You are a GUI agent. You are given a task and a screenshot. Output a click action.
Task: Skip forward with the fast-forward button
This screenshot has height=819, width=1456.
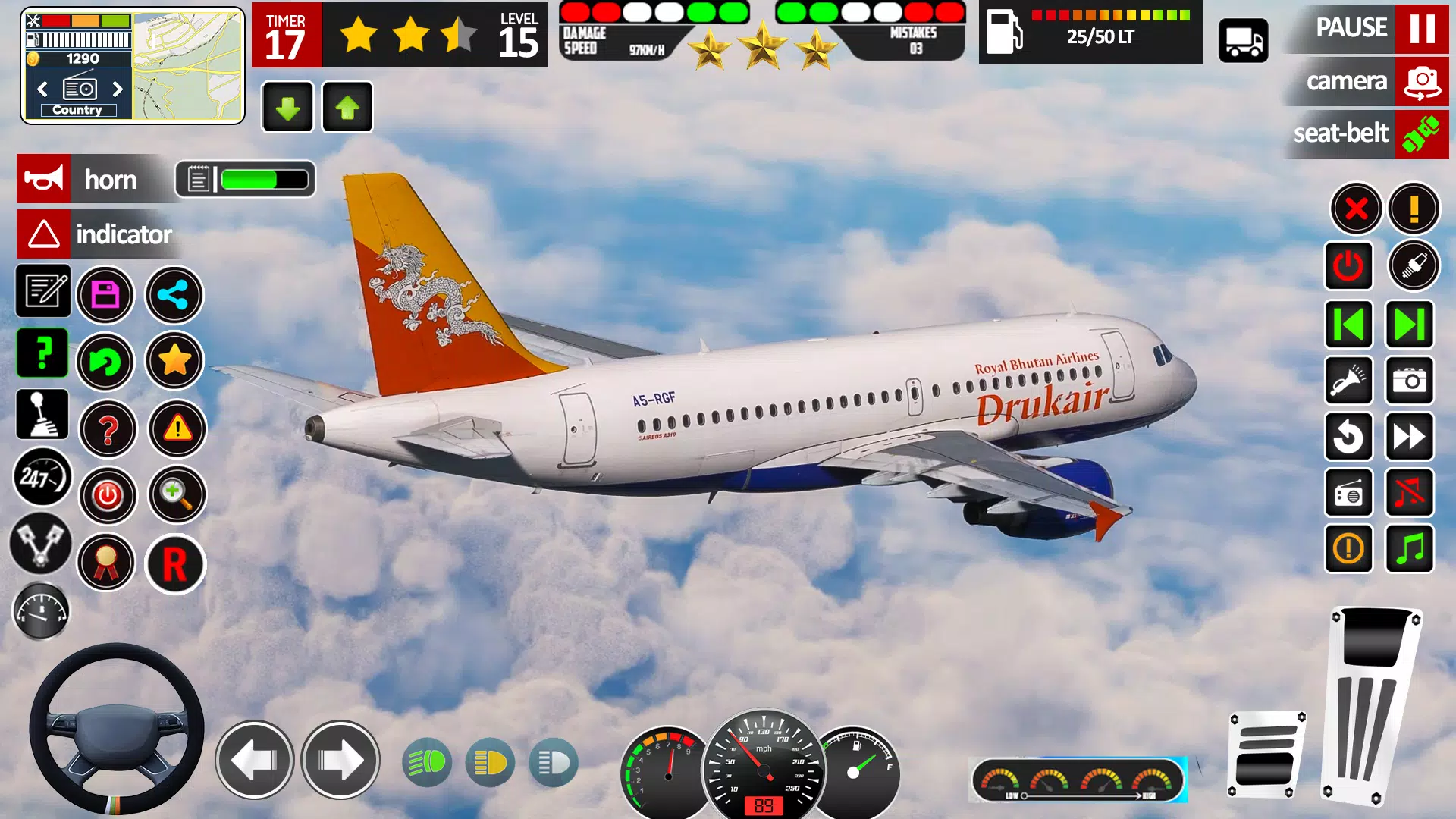click(1409, 437)
